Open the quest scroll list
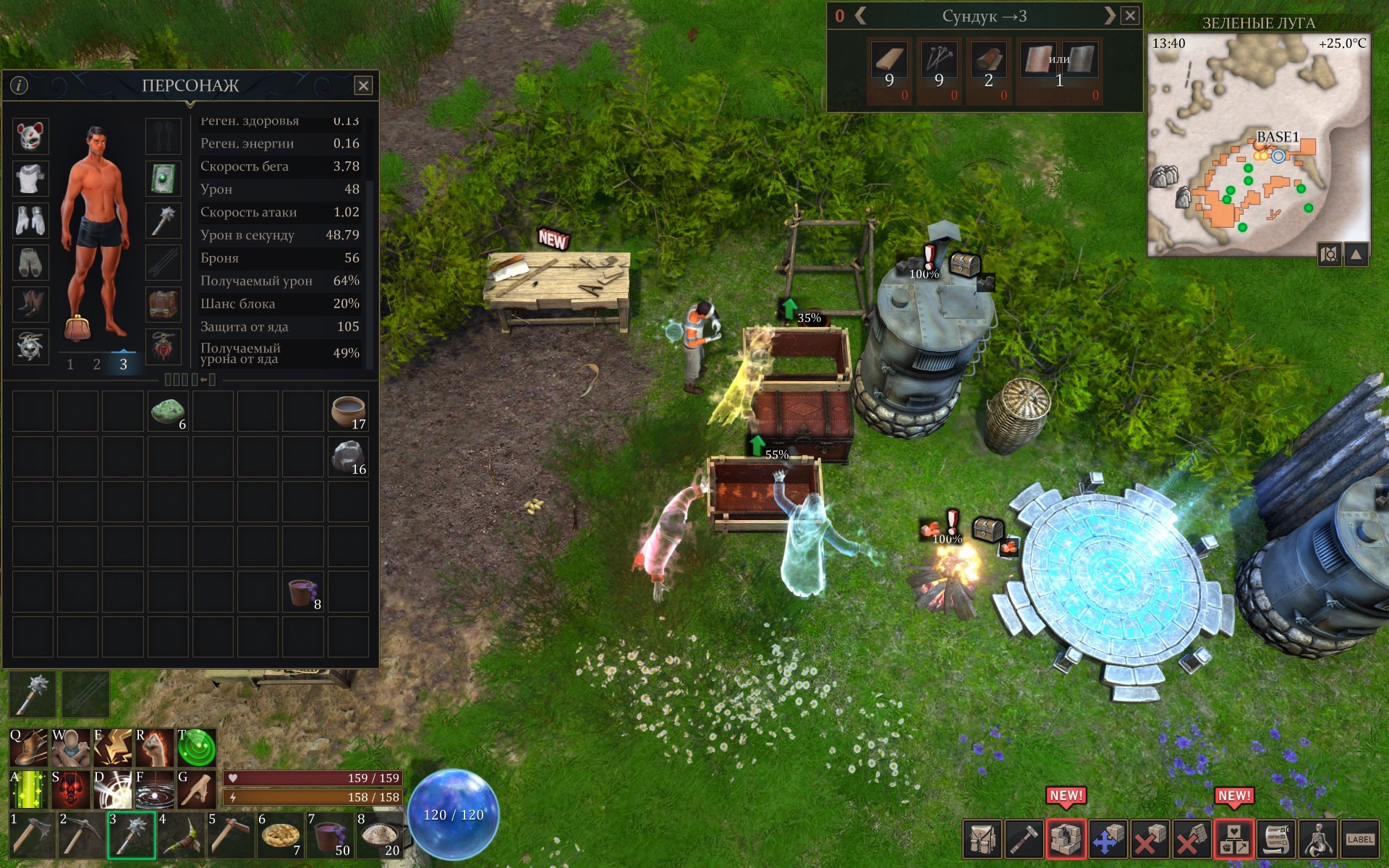1389x868 pixels. 1276,839
